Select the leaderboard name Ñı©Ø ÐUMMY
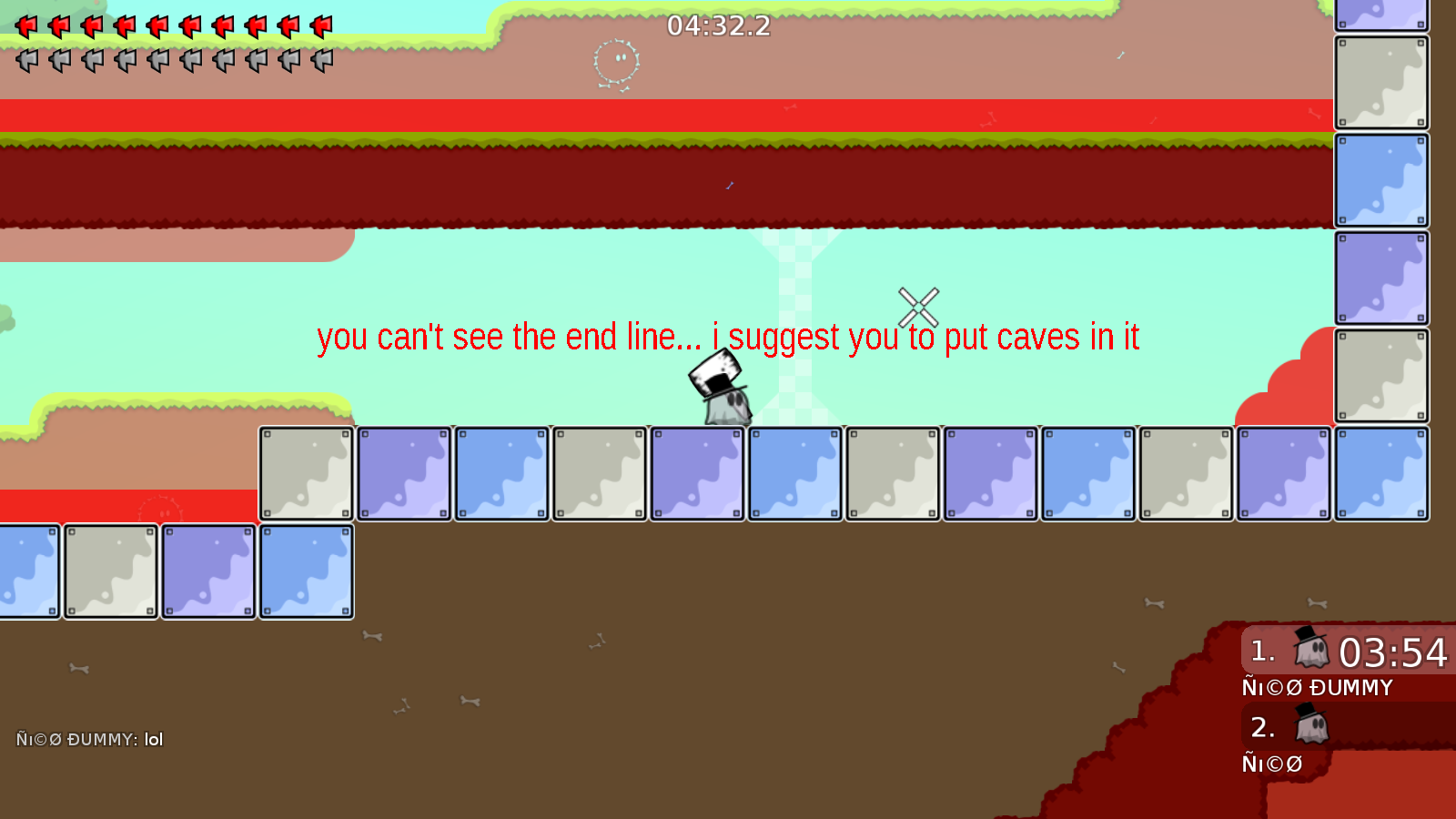The width and height of the screenshot is (1456, 819). [1317, 688]
